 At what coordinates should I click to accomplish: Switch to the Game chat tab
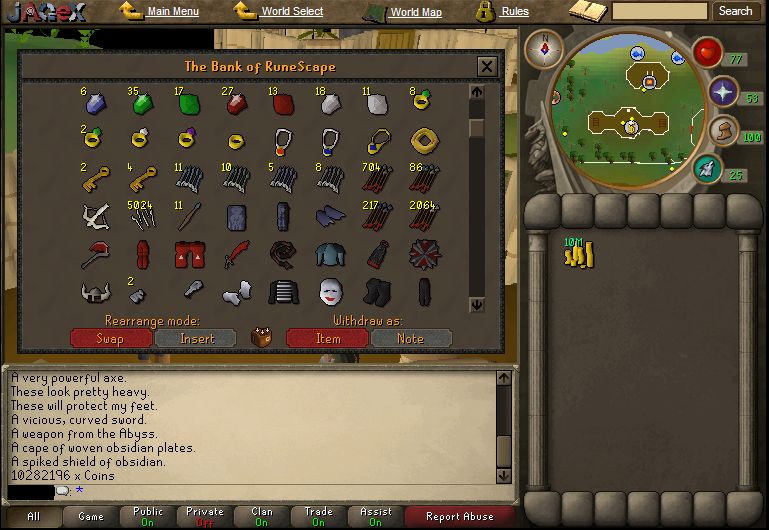click(91, 516)
